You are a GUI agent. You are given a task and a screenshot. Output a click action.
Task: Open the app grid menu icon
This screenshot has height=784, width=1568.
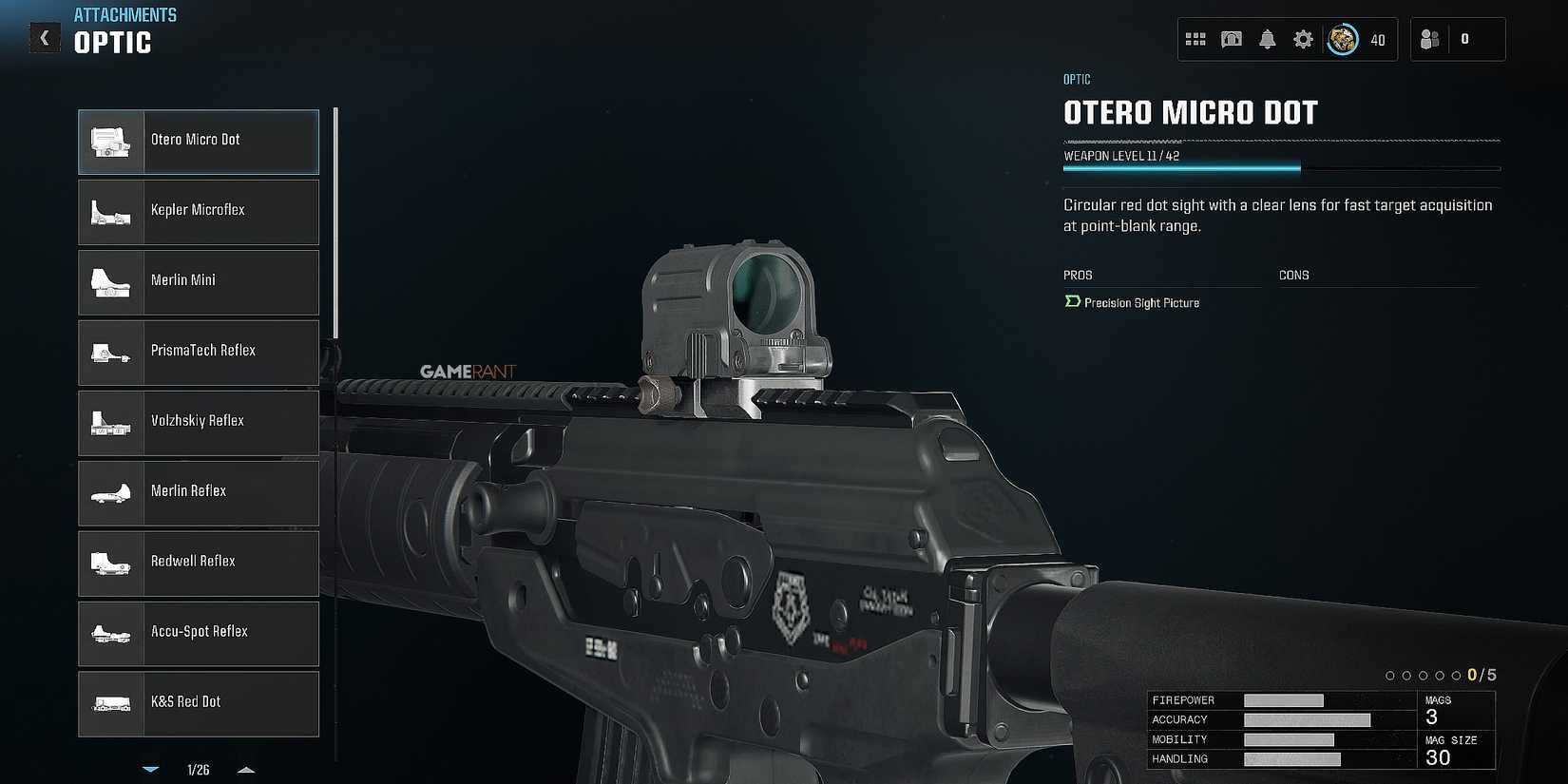[x=1195, y=39]
